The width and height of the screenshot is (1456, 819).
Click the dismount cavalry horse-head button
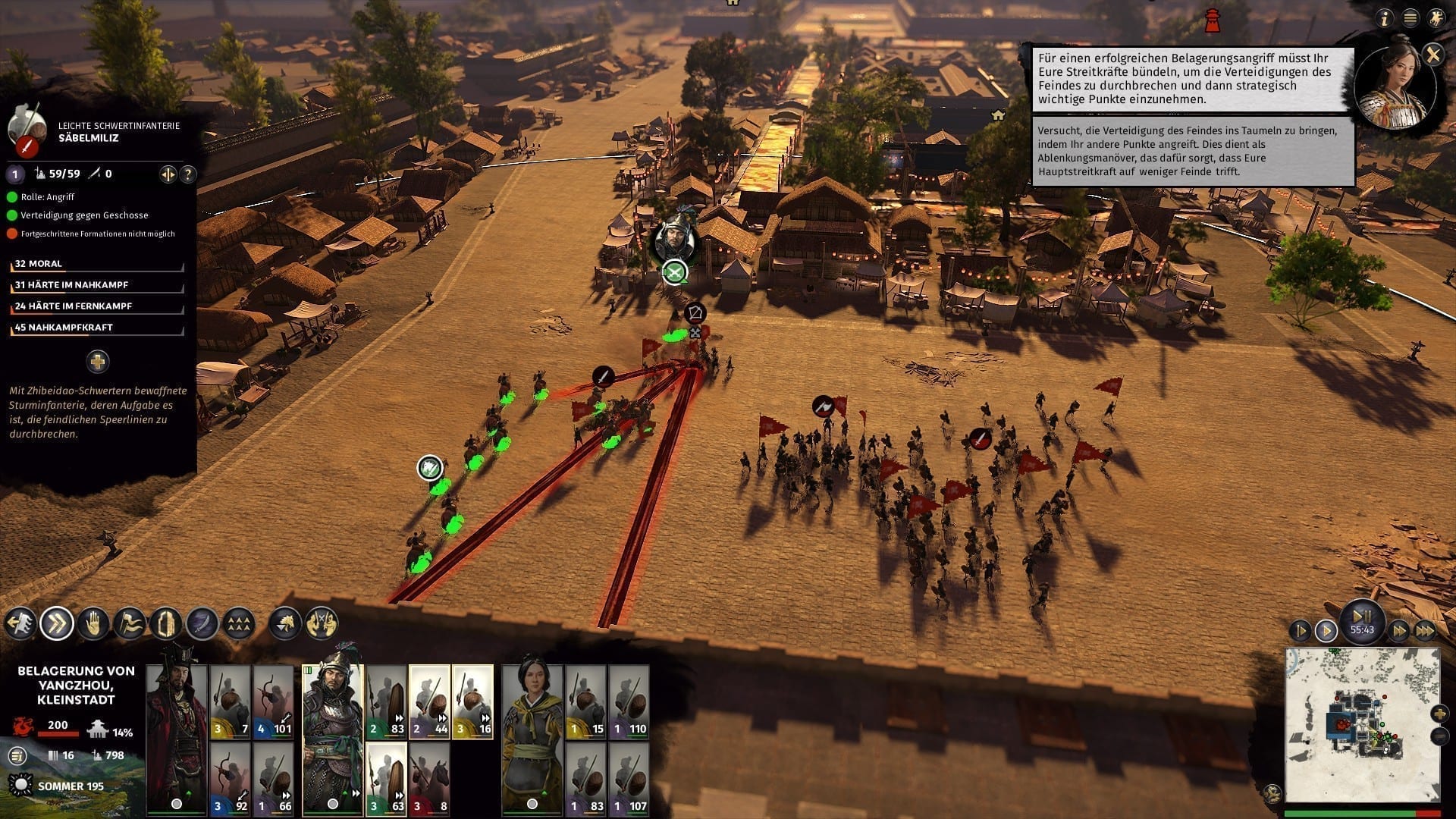[x=286, y=623]
